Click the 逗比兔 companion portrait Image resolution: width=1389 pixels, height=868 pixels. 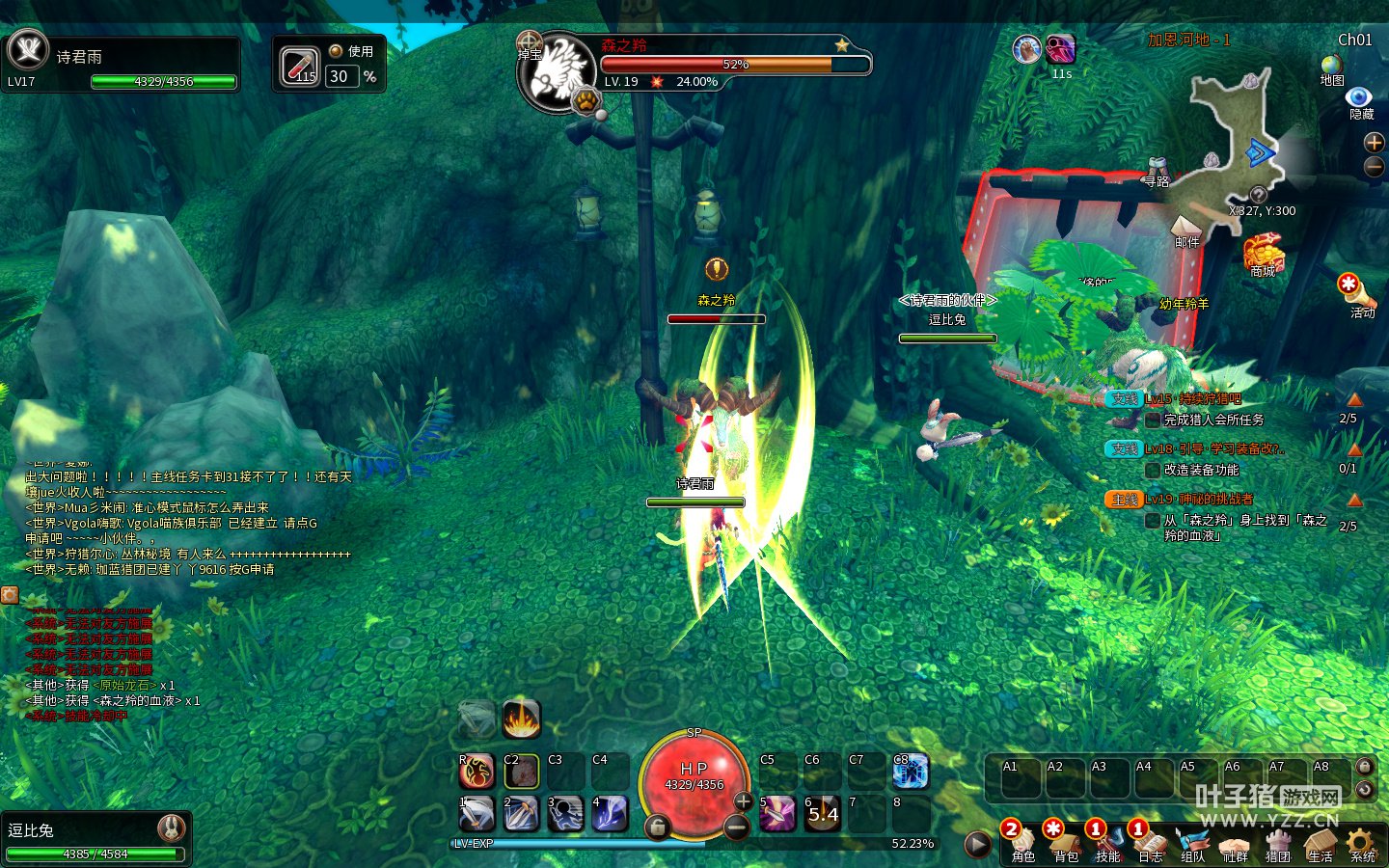172,827
